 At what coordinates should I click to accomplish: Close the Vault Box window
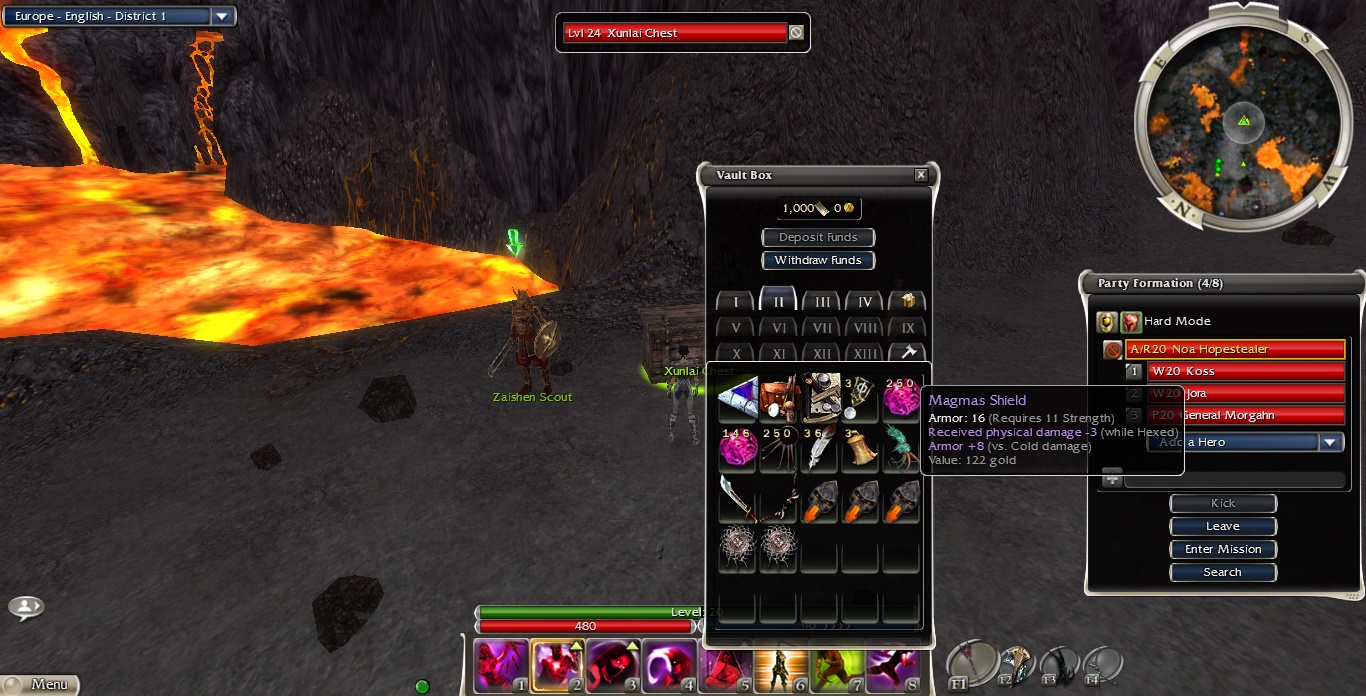921,175
